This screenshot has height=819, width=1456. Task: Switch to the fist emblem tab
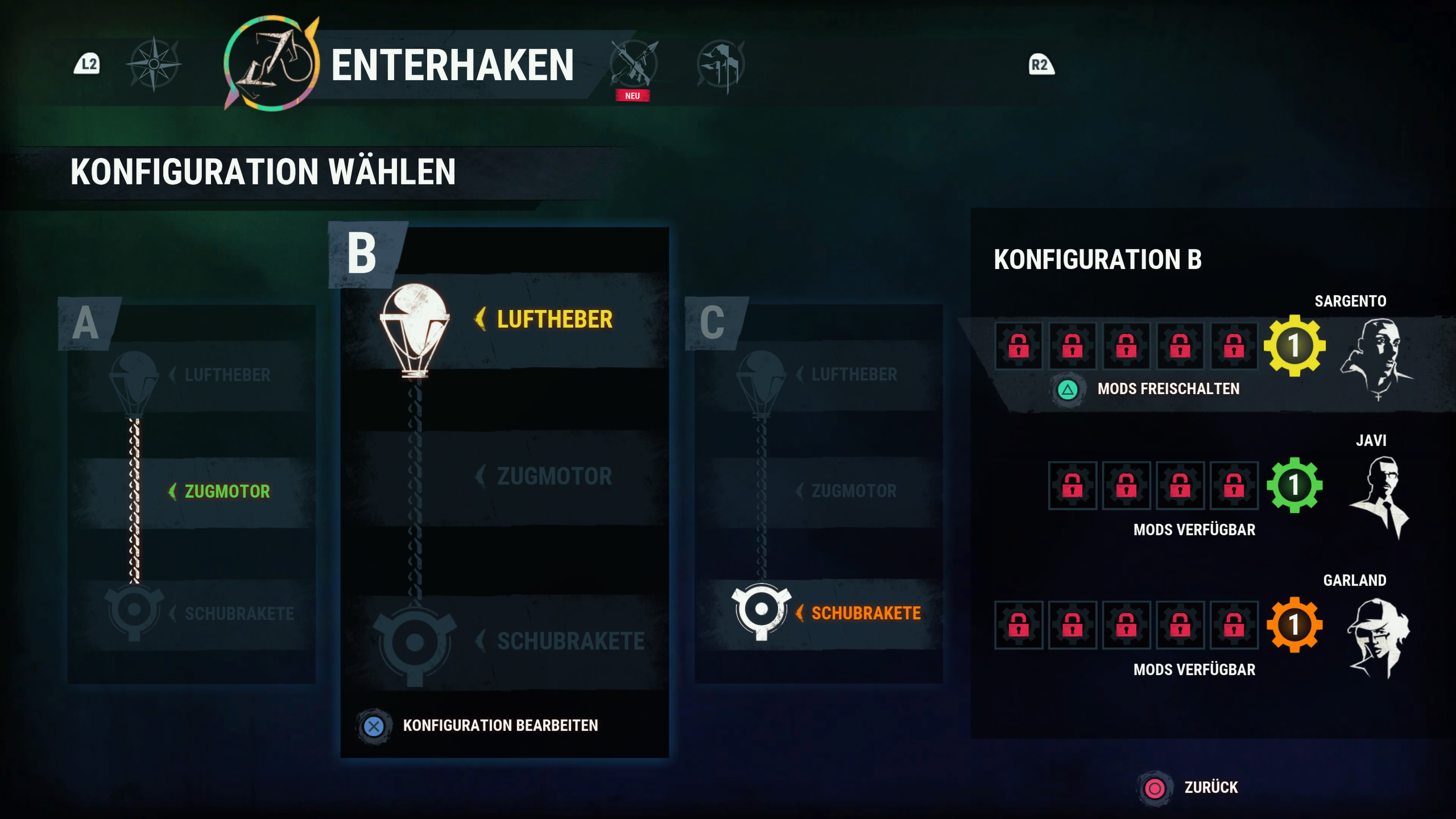[x=720, y=64]
